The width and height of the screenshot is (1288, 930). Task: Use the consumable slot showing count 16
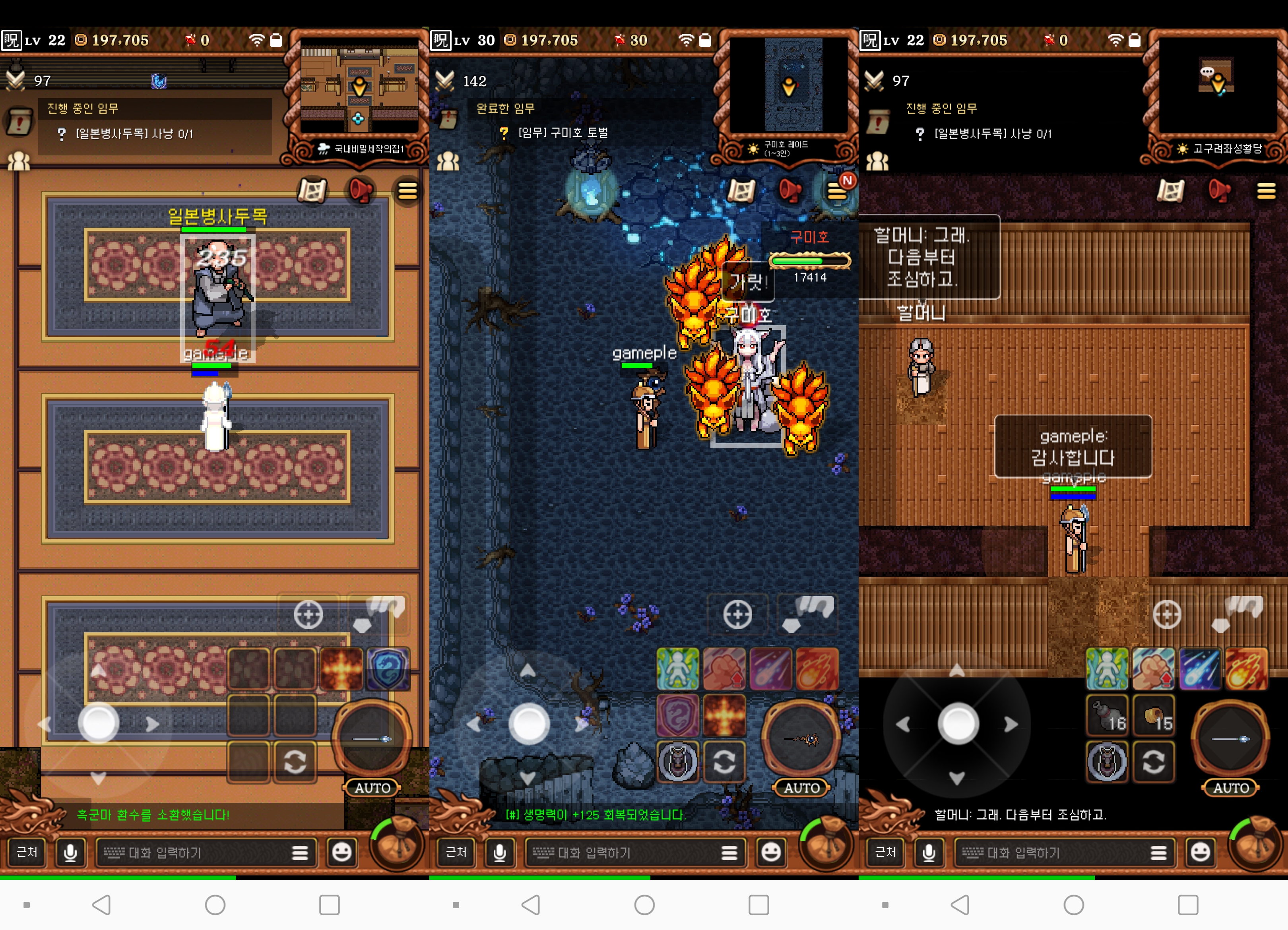[1108, 715]
